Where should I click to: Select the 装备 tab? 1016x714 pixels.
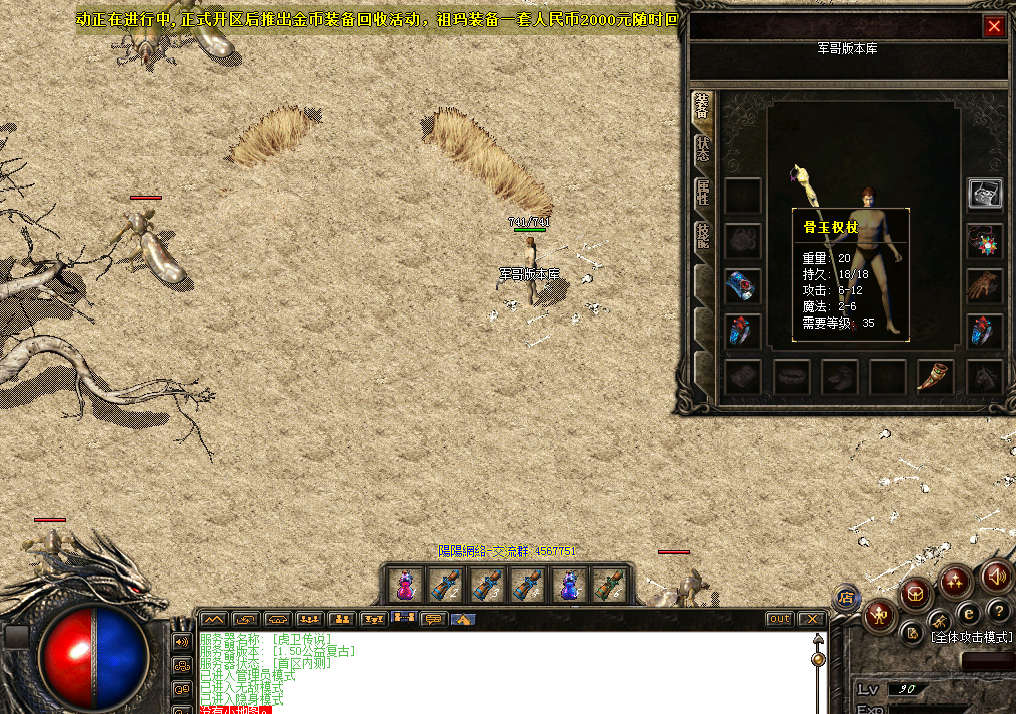[x=703, y=106]
